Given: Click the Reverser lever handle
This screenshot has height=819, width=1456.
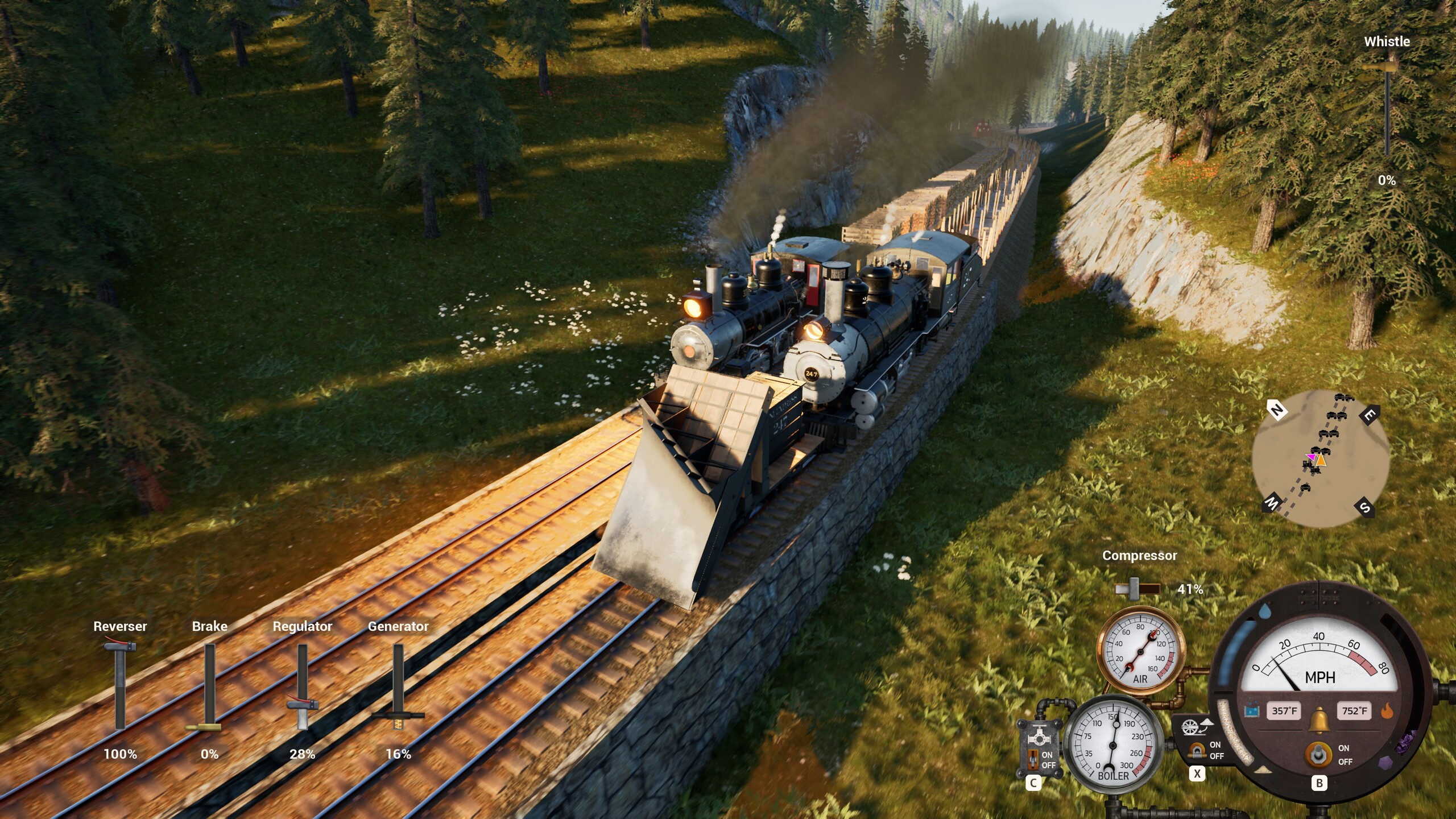Looking at the screenshot, I should pos(120,647).
